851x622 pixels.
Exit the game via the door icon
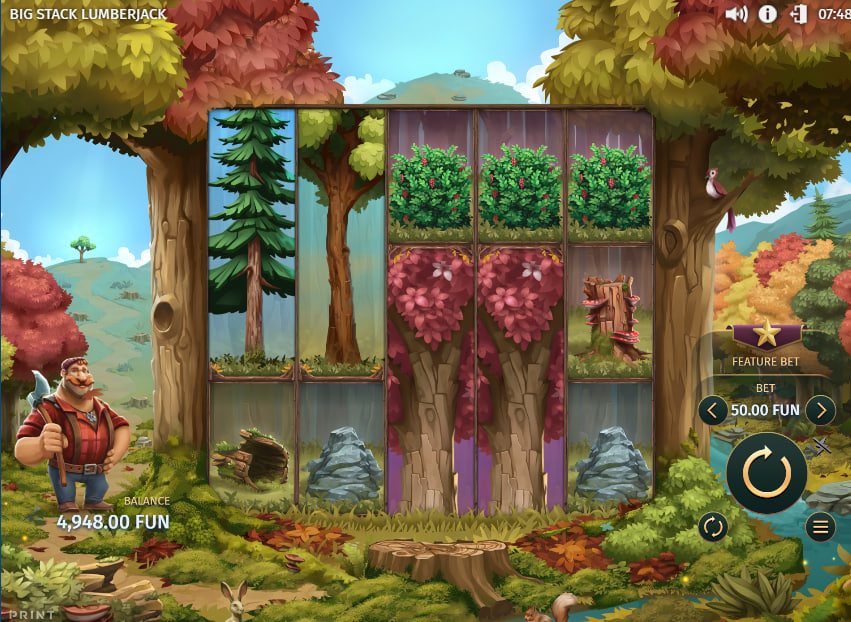click(x=798, y=14)
